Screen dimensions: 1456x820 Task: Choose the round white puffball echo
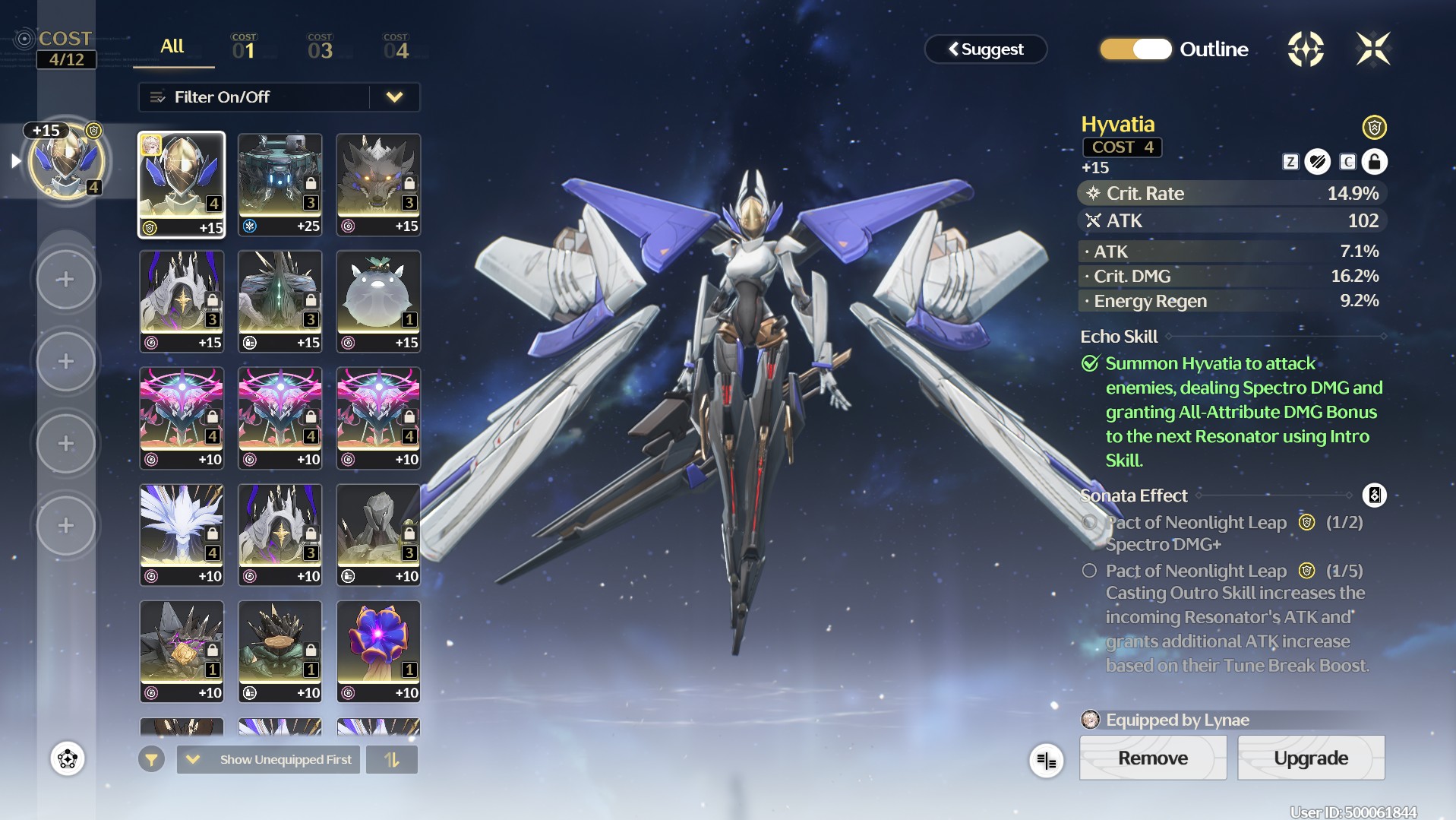(378, 302)
